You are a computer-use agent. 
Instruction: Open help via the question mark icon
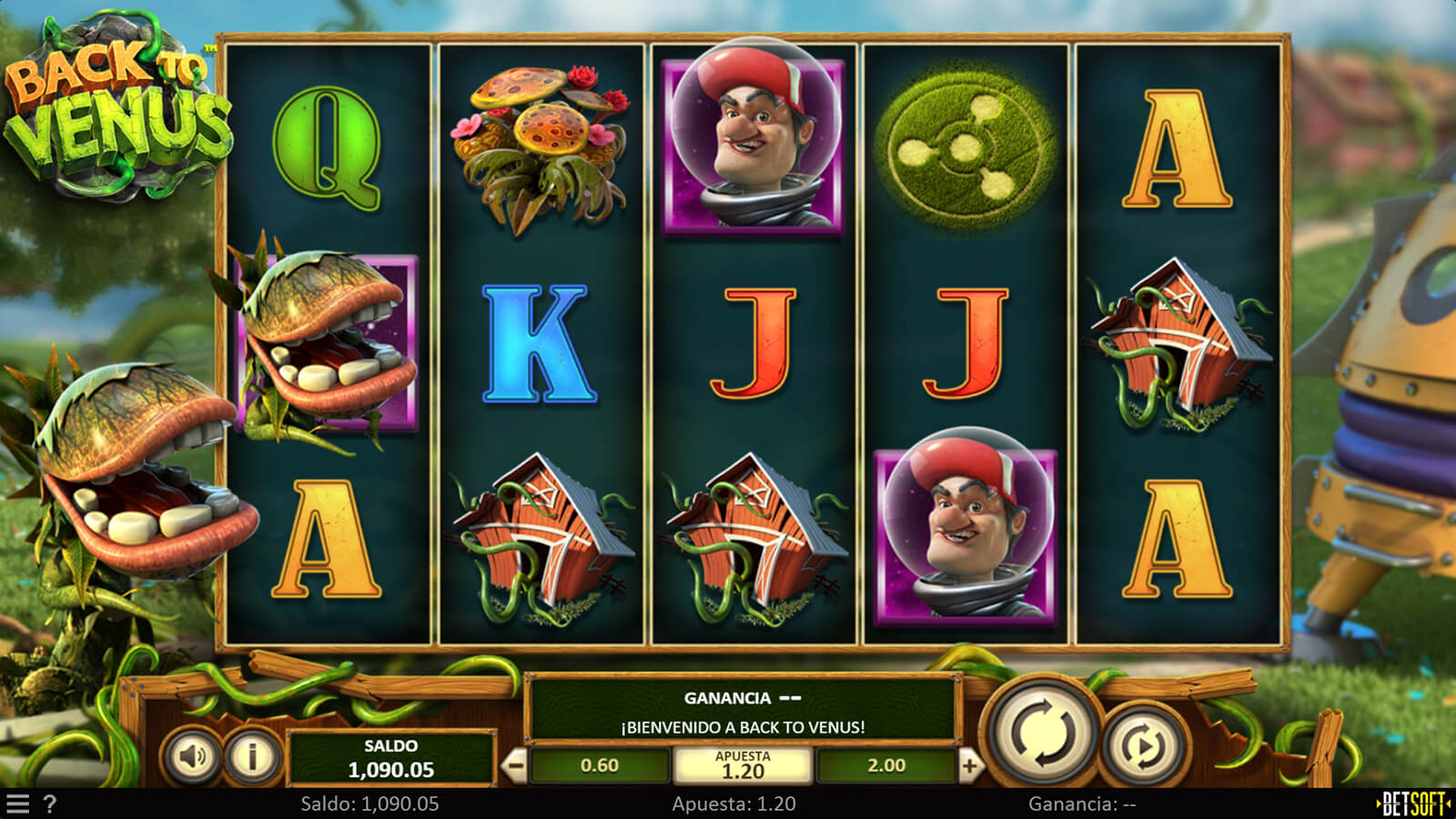[x=50, y=804]
